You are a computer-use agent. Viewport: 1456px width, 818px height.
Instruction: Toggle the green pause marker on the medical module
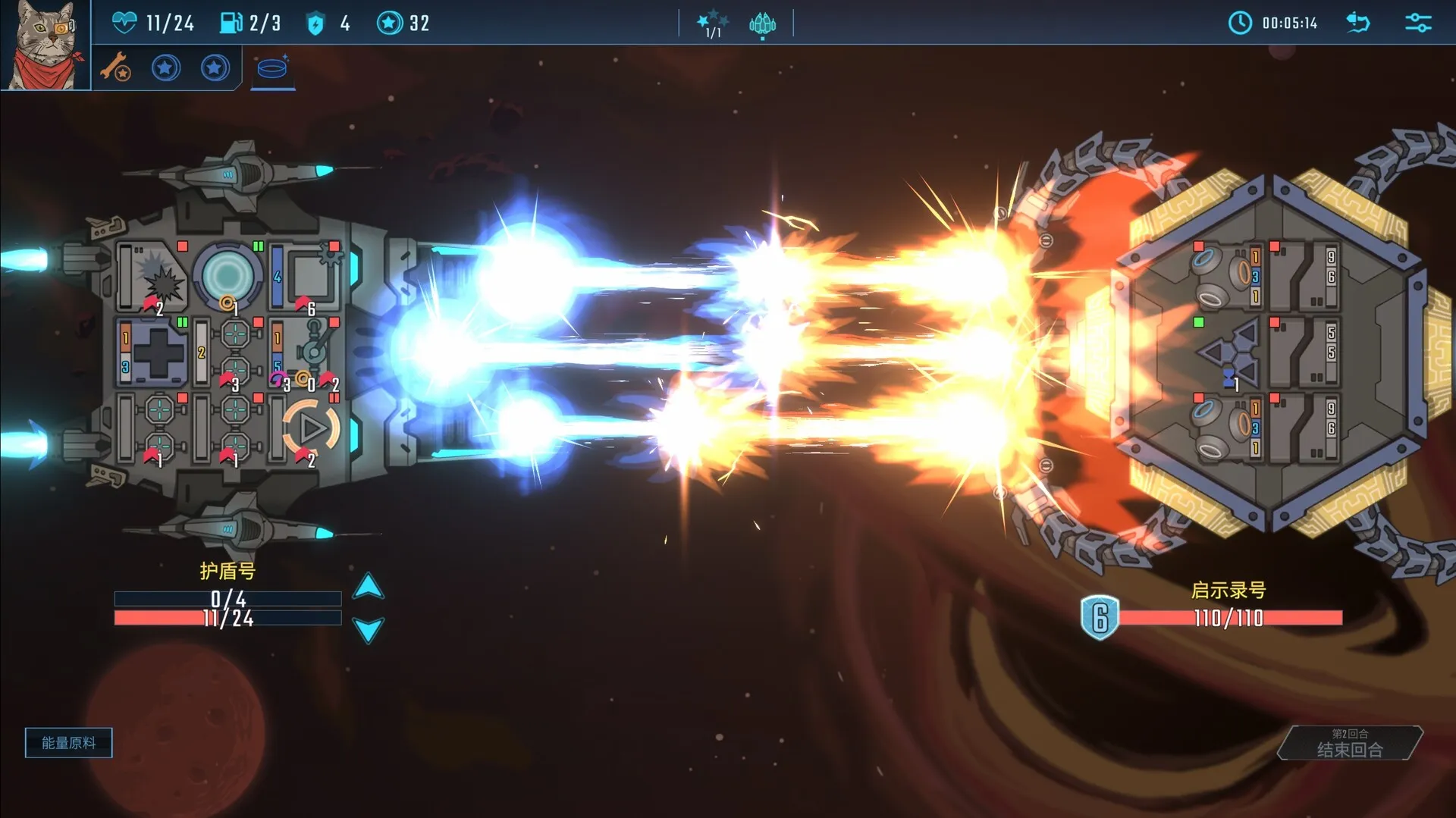pyautogui.click(x=181, y=321)
